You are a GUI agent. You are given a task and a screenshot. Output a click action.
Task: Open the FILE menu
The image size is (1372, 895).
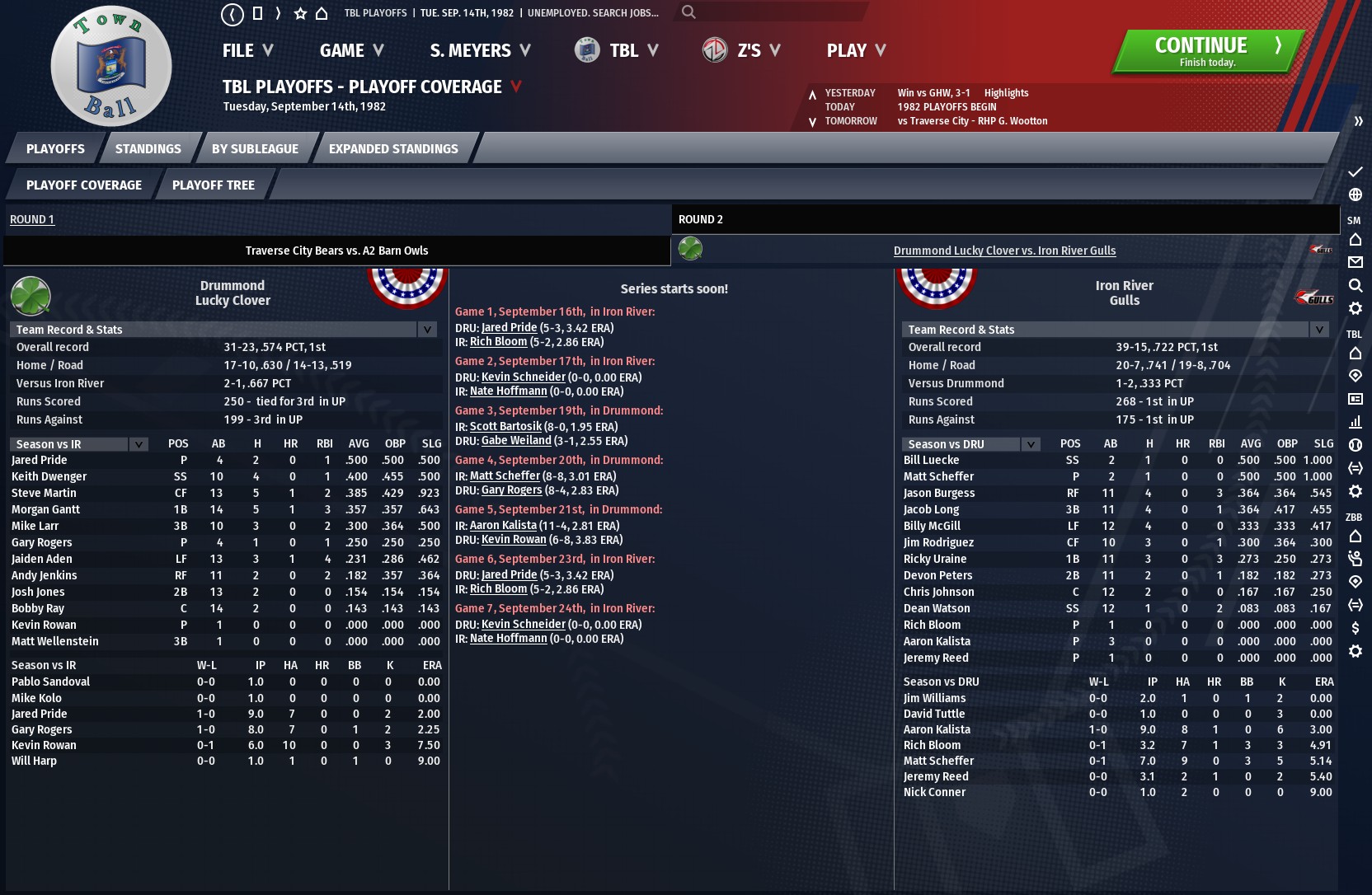point(247,51)
